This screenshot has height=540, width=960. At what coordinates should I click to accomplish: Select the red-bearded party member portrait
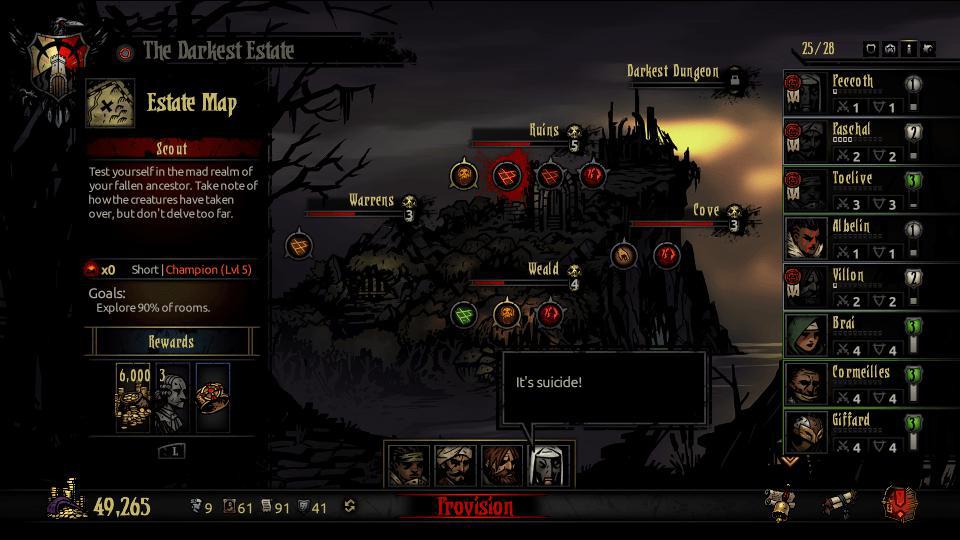pyautogui.click(x=502, y=466)
